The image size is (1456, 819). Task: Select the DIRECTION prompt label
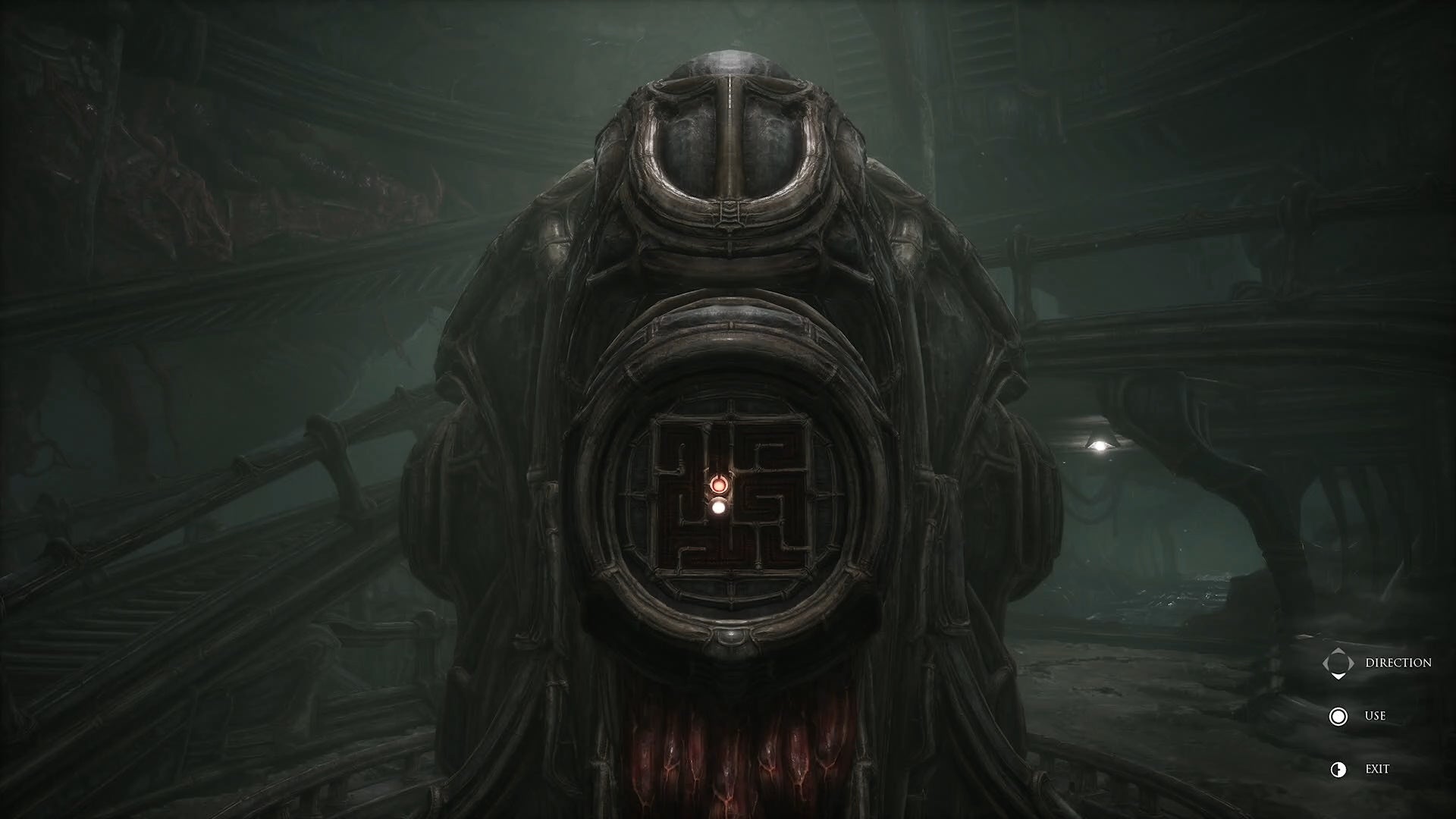pyautogui.click(x=1400, y=662)
